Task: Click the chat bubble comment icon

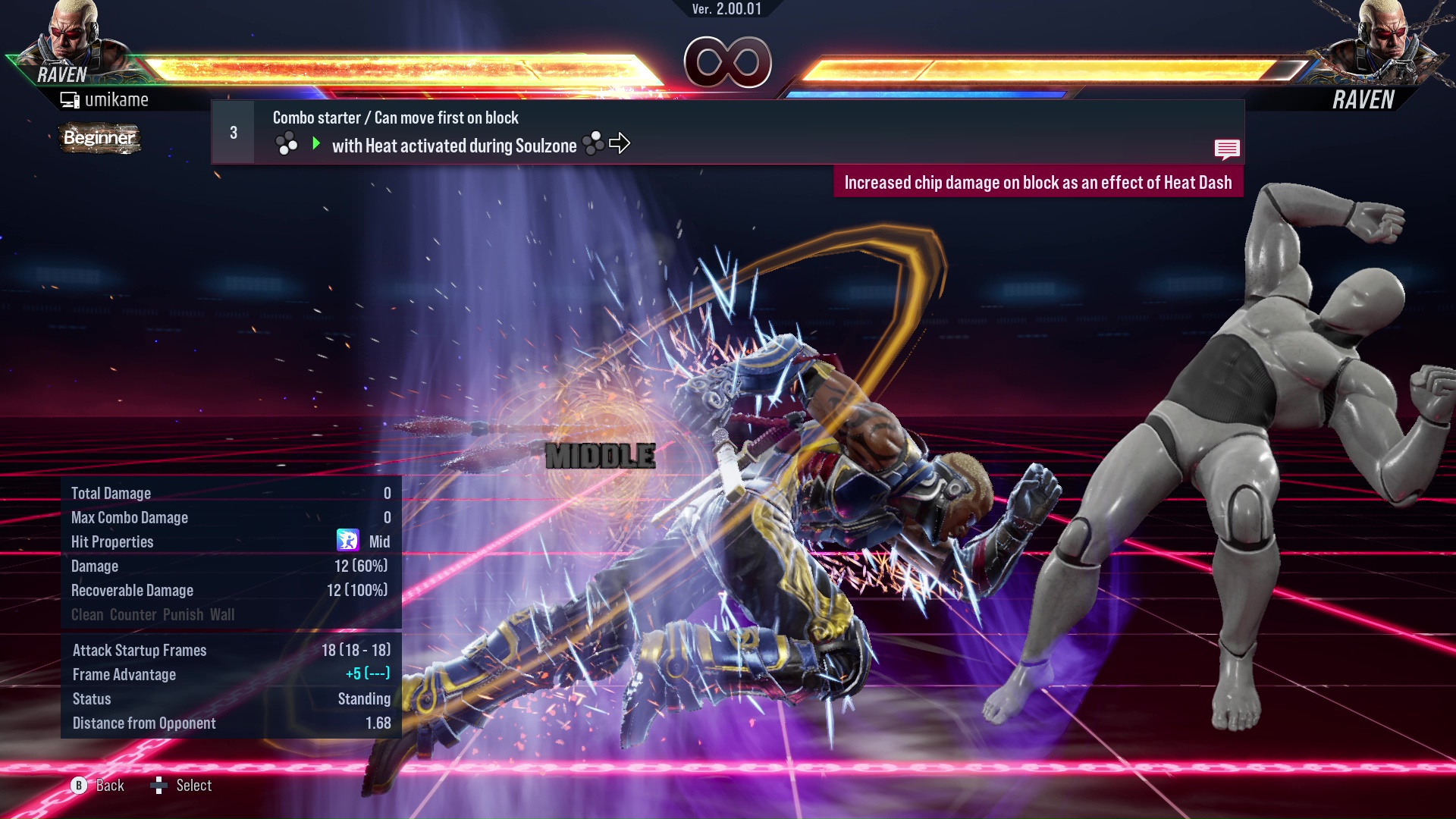Action: [1226, 149]
